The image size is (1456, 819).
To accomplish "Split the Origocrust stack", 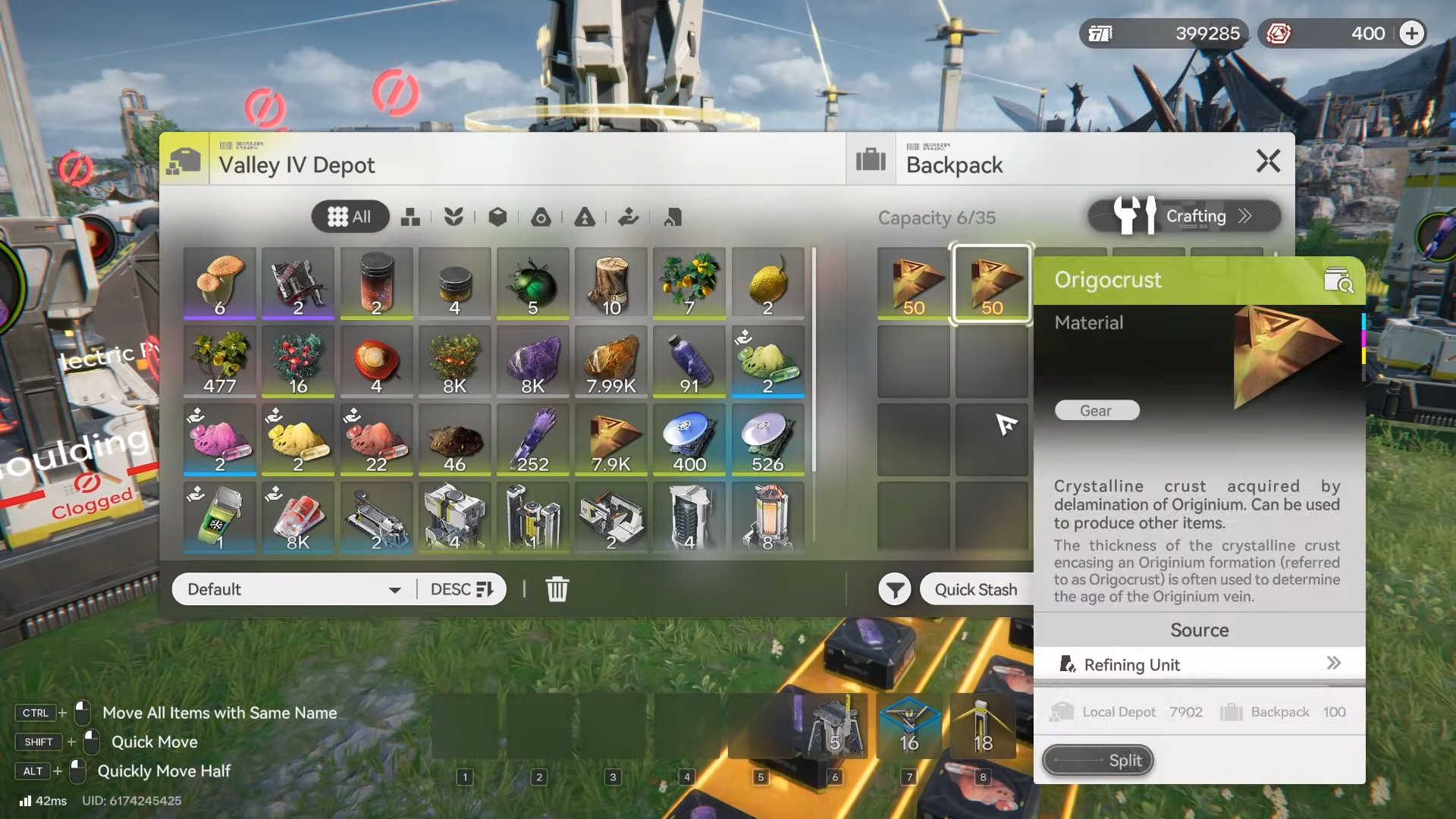I will click(x=1097, y=760).
